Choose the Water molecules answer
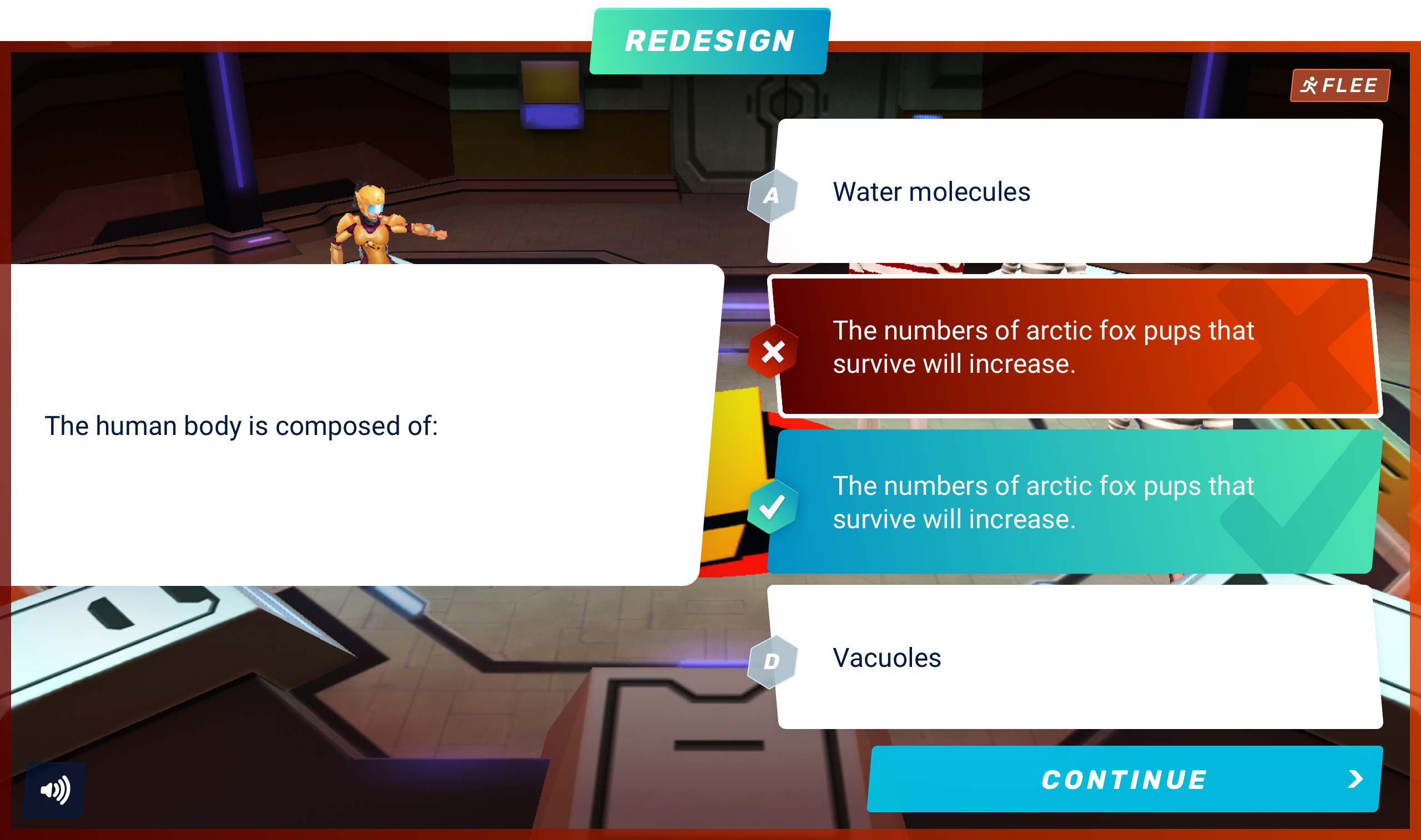The width and height of the screenshot is (1421, 840). [x=1073, y=191]
